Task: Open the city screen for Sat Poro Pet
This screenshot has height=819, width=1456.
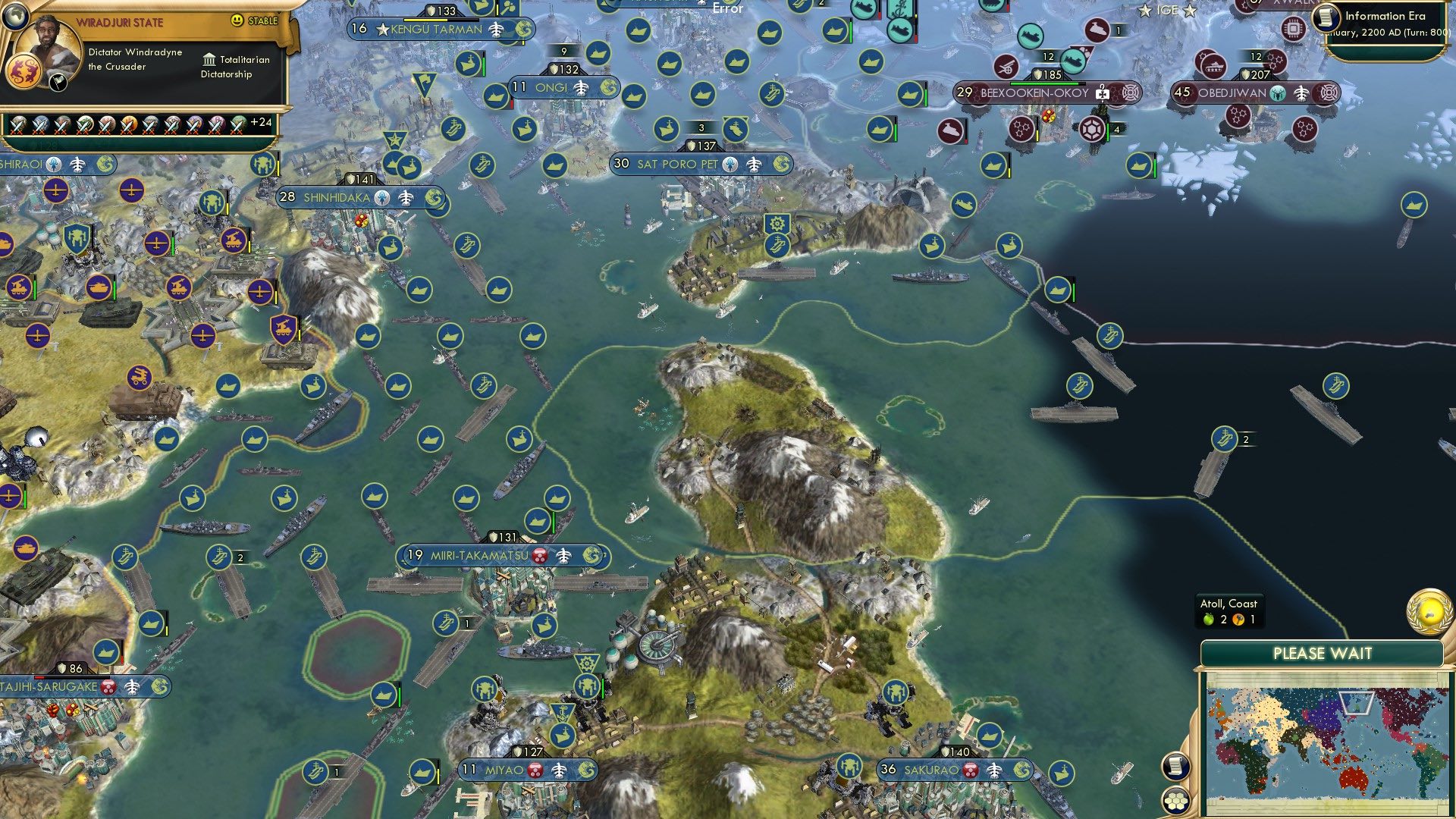Action: (680, 164)
